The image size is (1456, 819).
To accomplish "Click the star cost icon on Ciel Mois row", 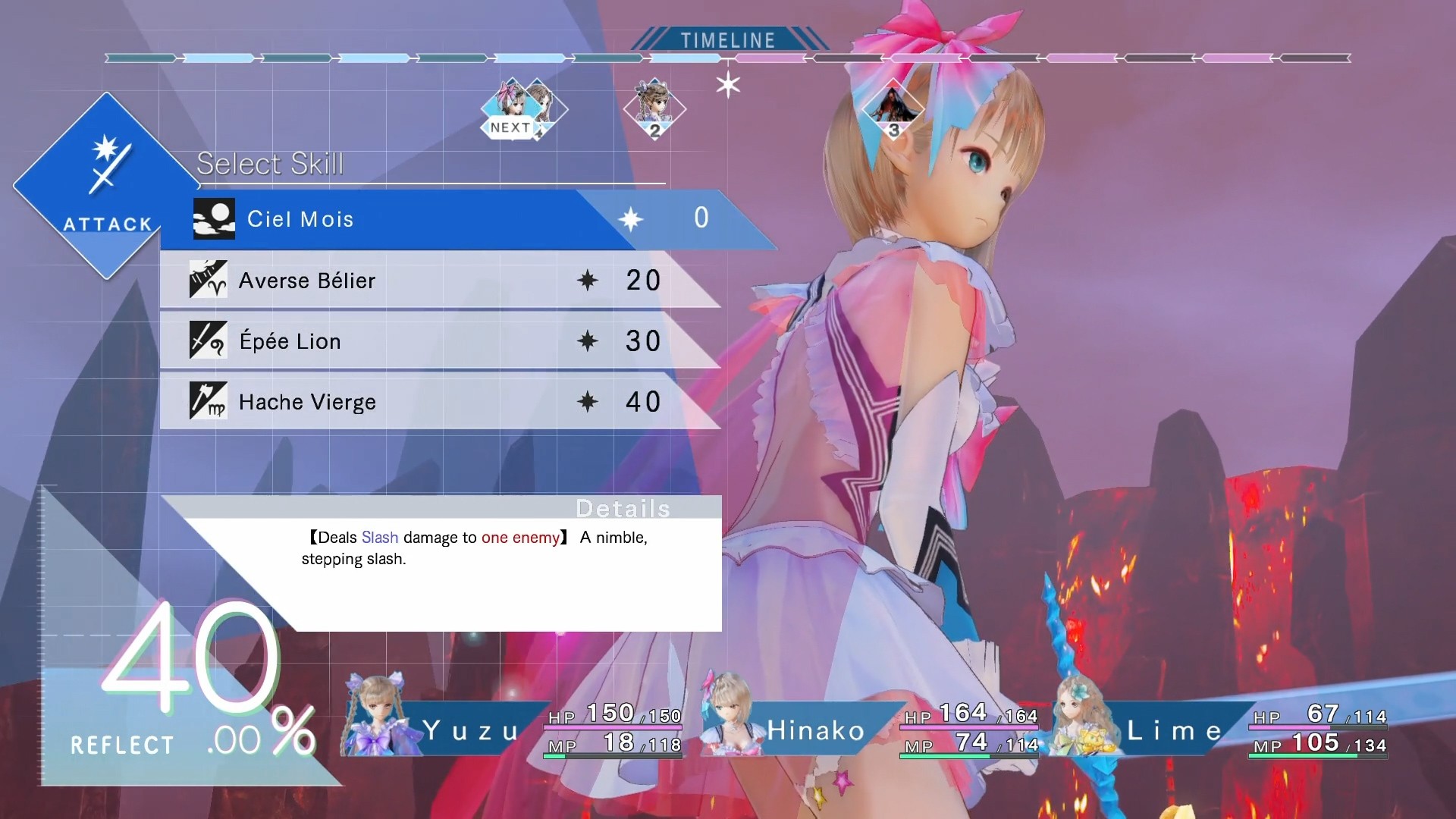I will 632,218.
